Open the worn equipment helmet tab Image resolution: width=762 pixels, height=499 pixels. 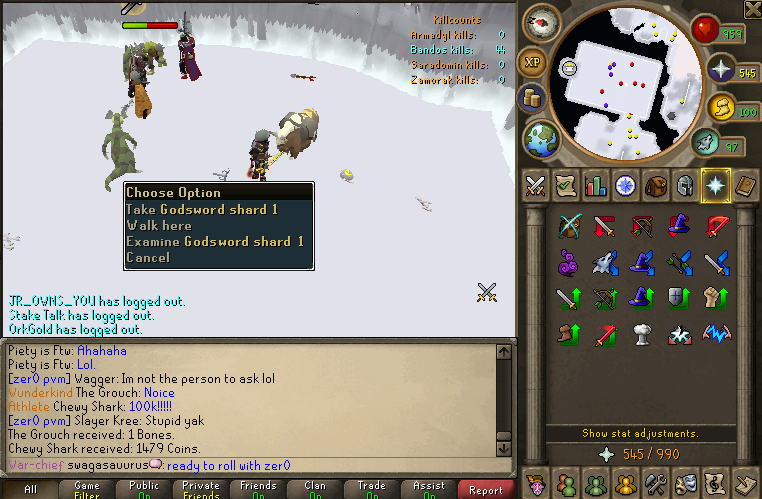click(x=685, y=186)
